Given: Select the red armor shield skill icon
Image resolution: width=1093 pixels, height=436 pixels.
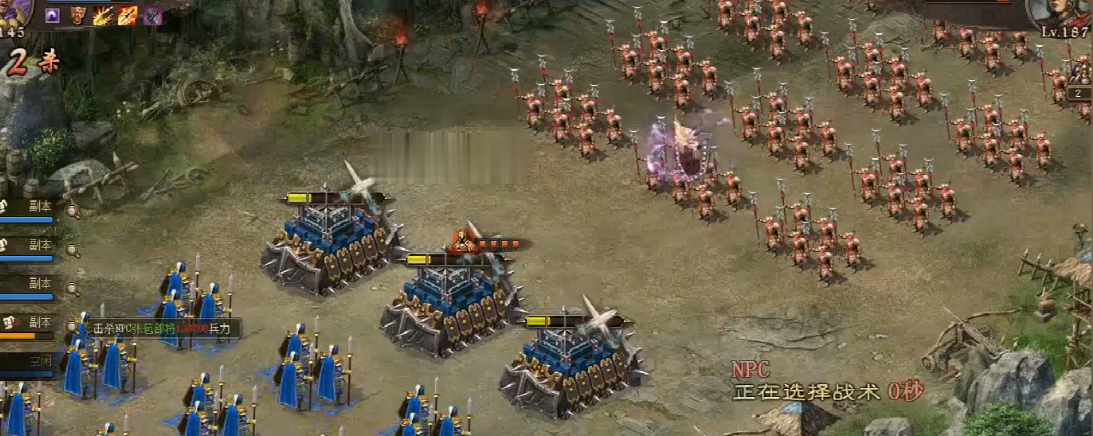Looking at the screenshot, I should click(78, 15).
